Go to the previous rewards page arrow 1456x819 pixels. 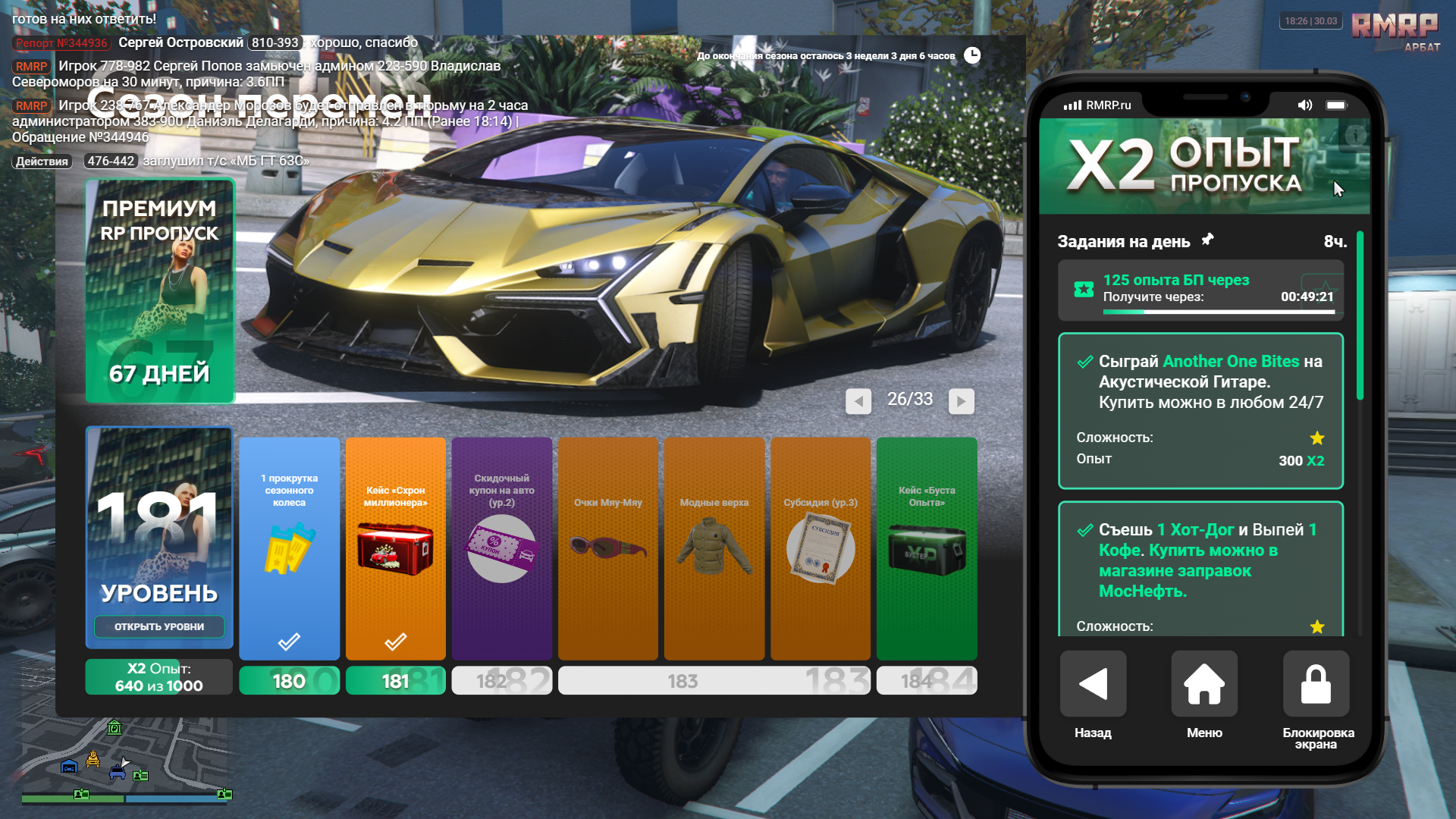point(858,401)
